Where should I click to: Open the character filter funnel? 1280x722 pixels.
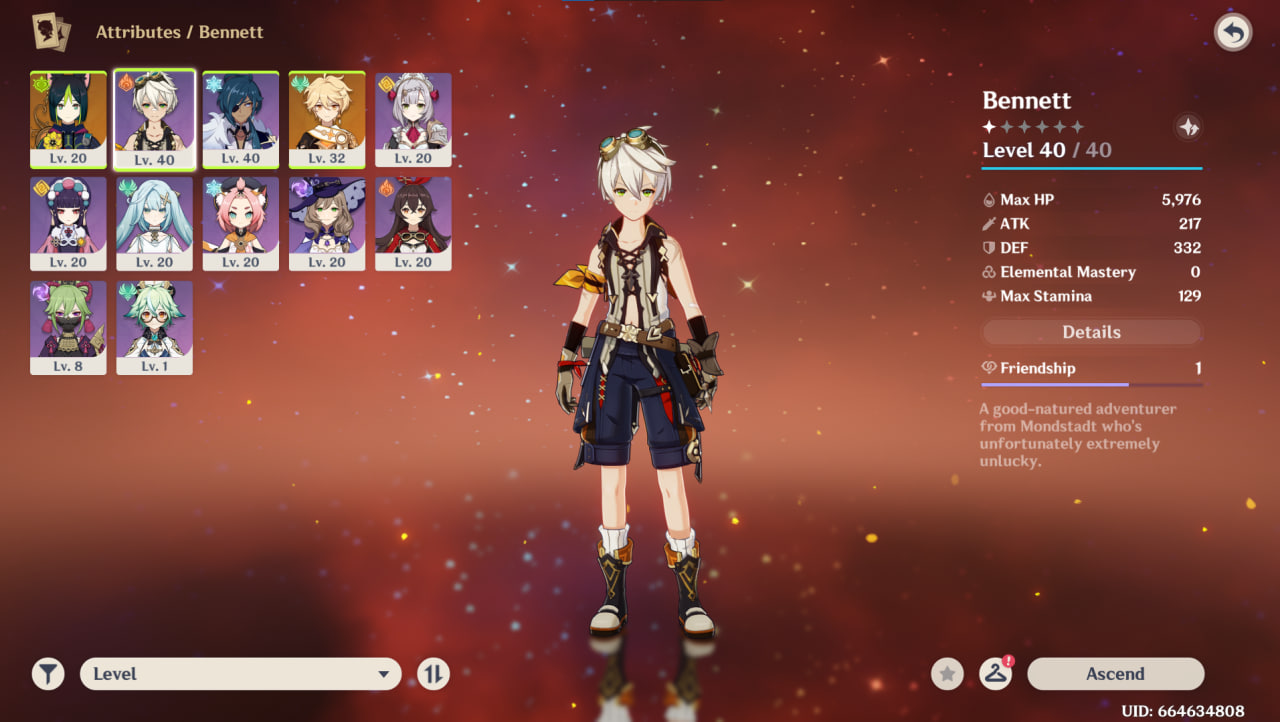click(x=48, y=674)
